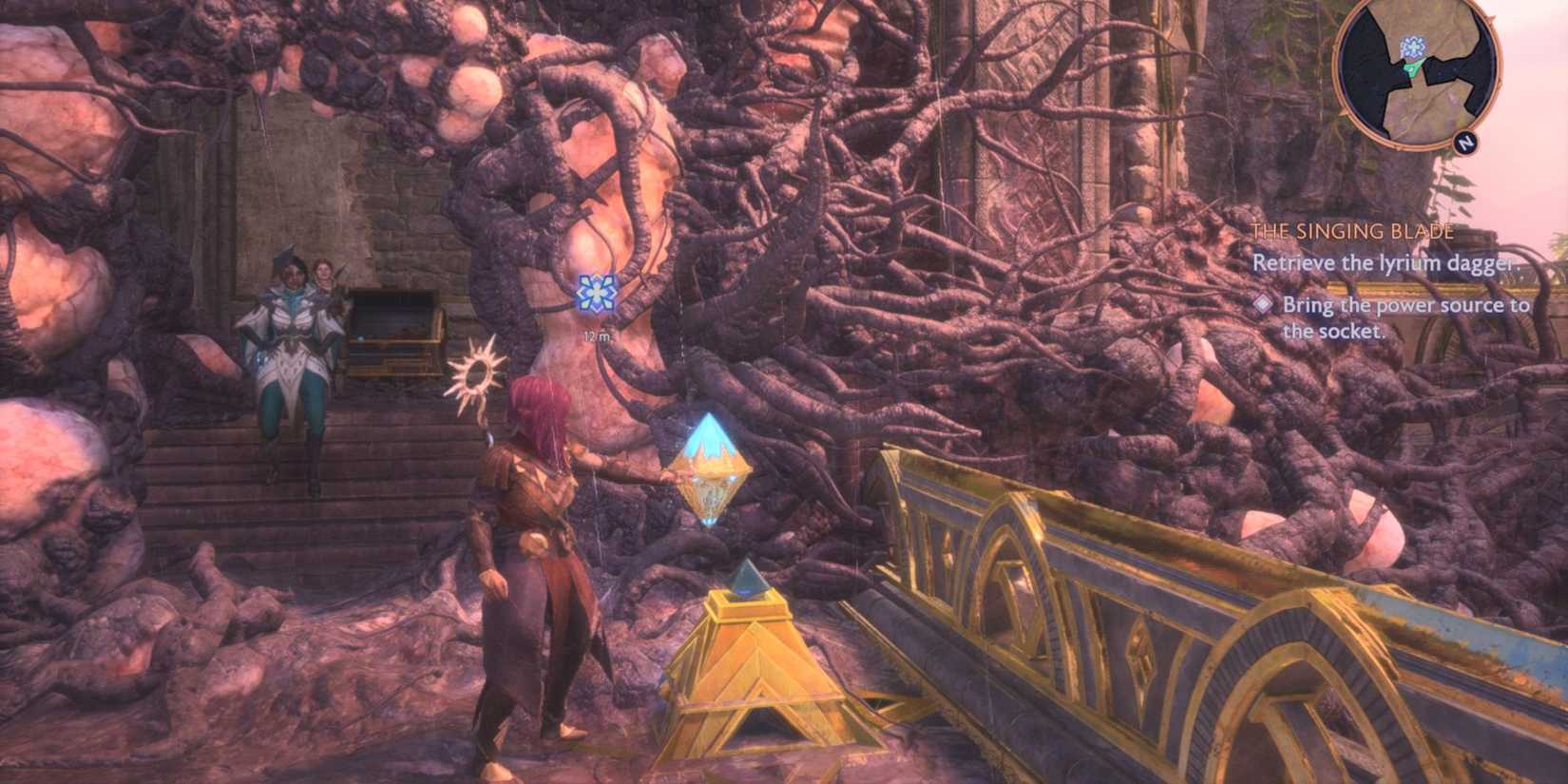Select the quest marker icon on the minimap

pos(1414,46)
